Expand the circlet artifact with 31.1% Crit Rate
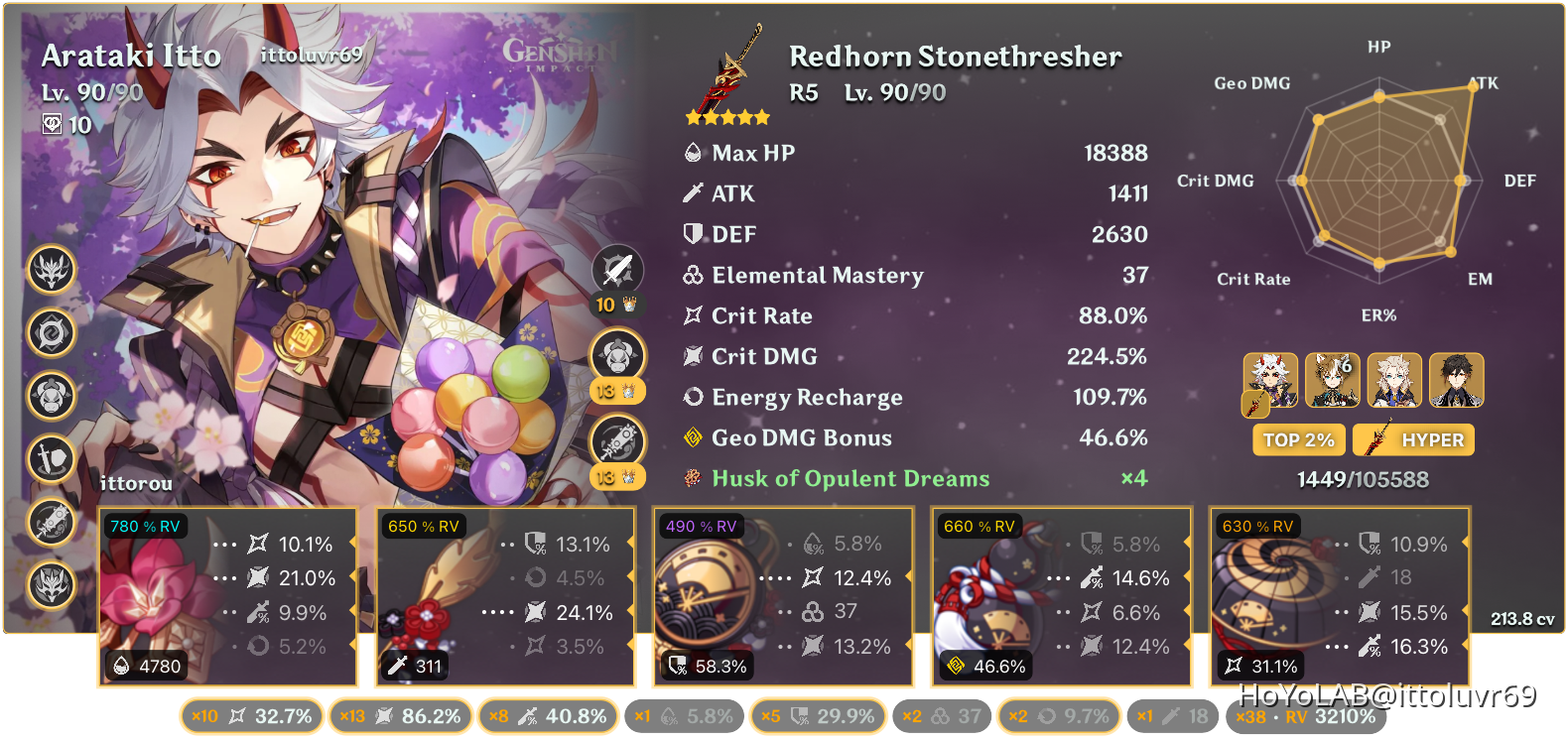 coord(1338,595)
